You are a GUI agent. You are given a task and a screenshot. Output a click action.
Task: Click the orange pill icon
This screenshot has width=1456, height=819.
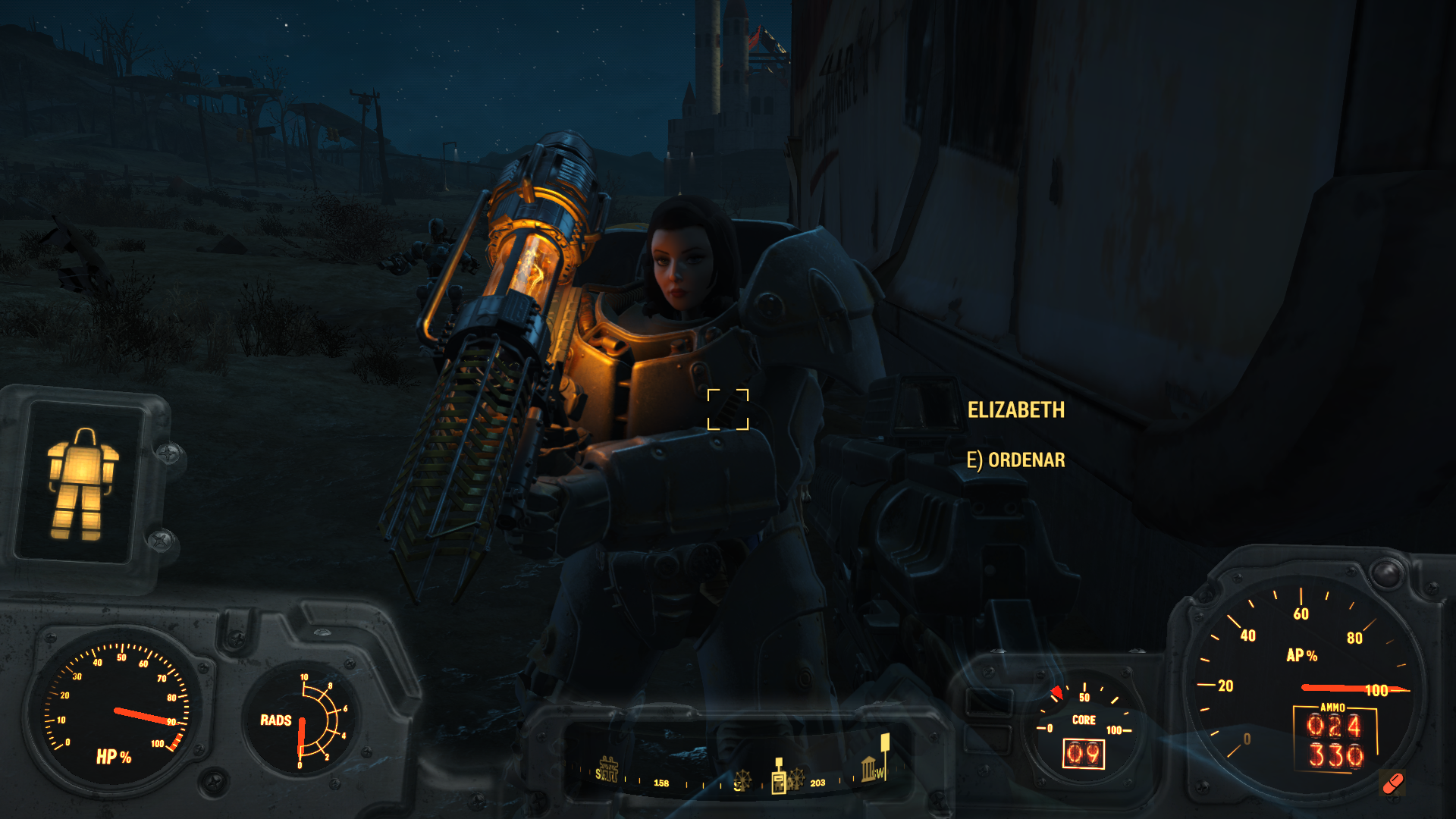point(1393,783)
